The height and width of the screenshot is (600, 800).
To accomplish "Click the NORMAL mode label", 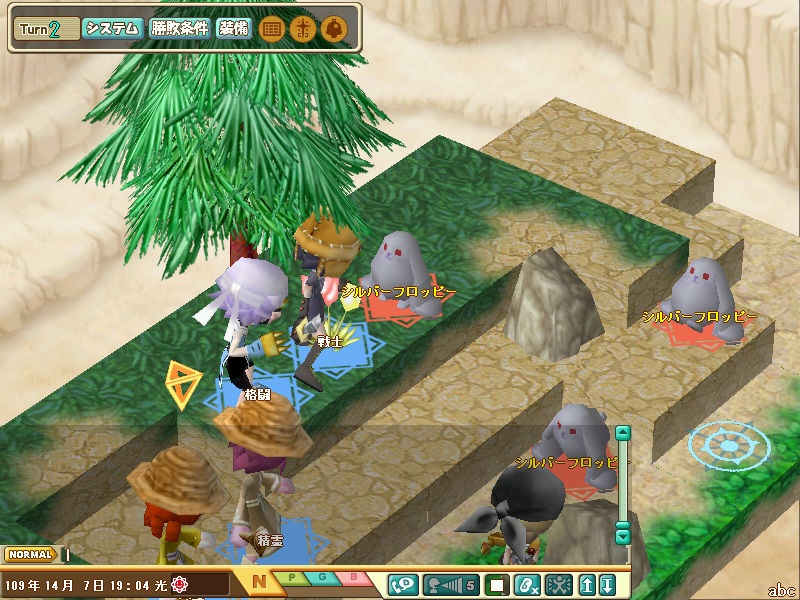I will 30,554.
